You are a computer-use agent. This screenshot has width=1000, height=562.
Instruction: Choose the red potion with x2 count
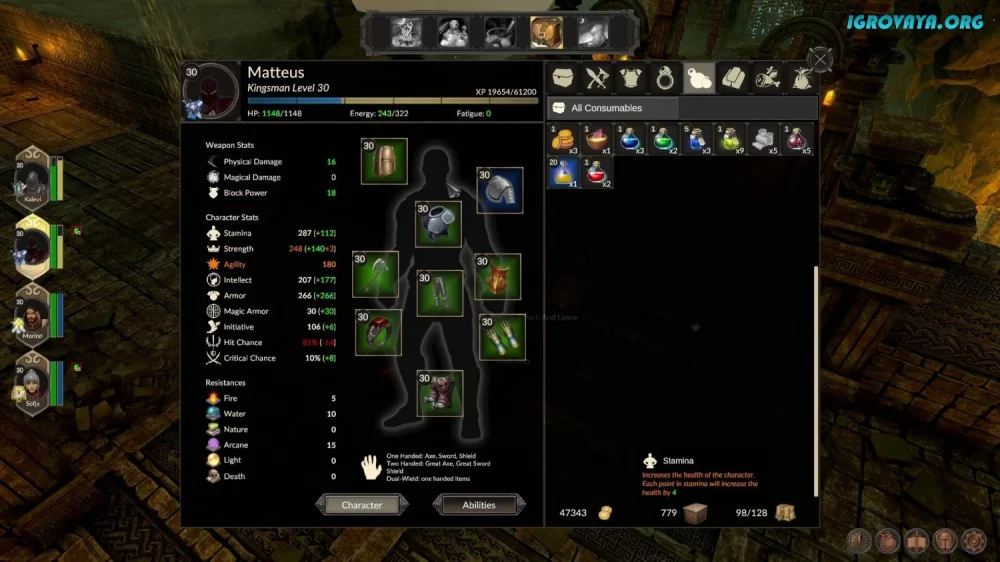[x=598, y=173]
